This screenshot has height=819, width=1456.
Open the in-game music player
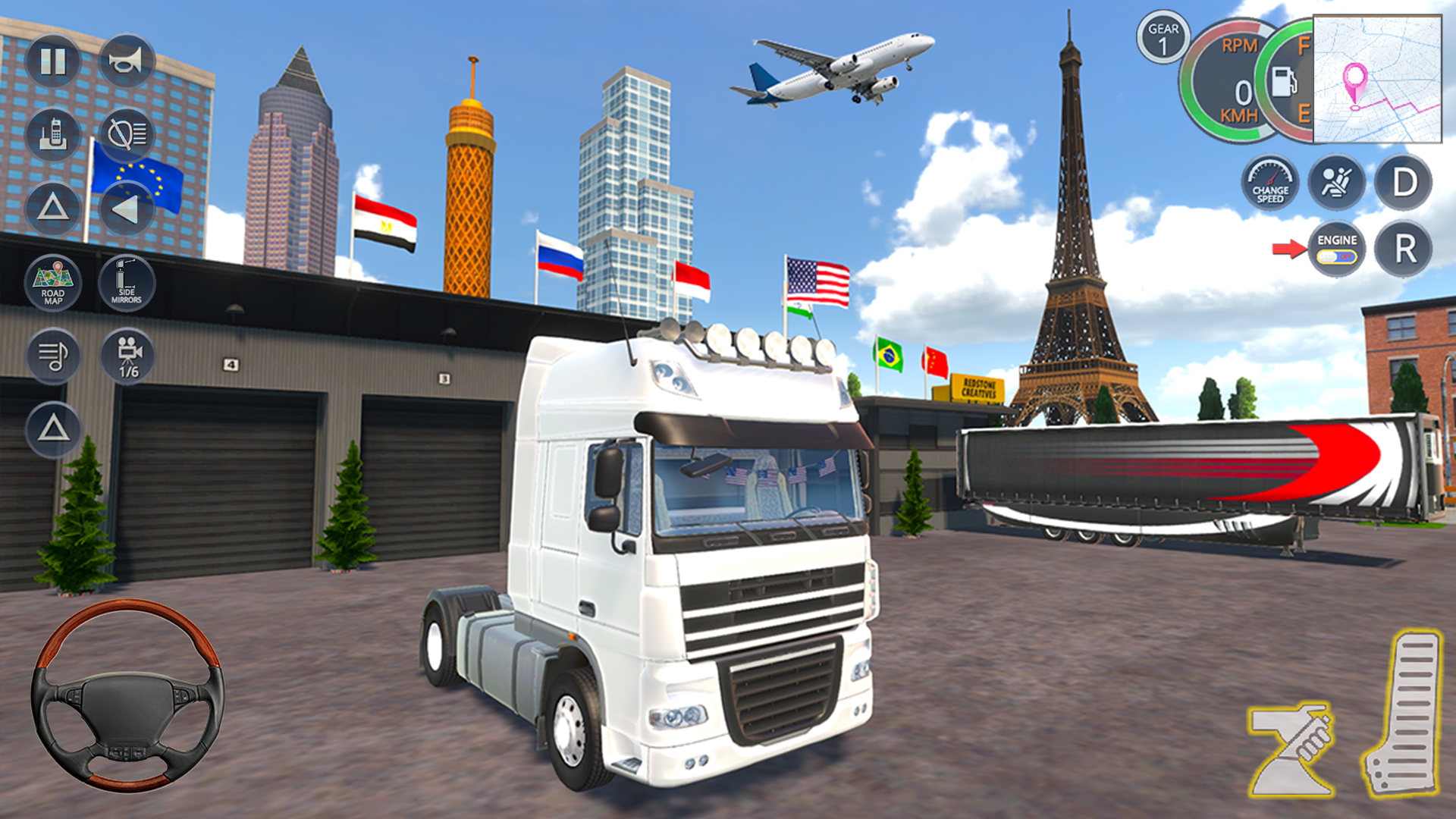click(x=53, y=356)
